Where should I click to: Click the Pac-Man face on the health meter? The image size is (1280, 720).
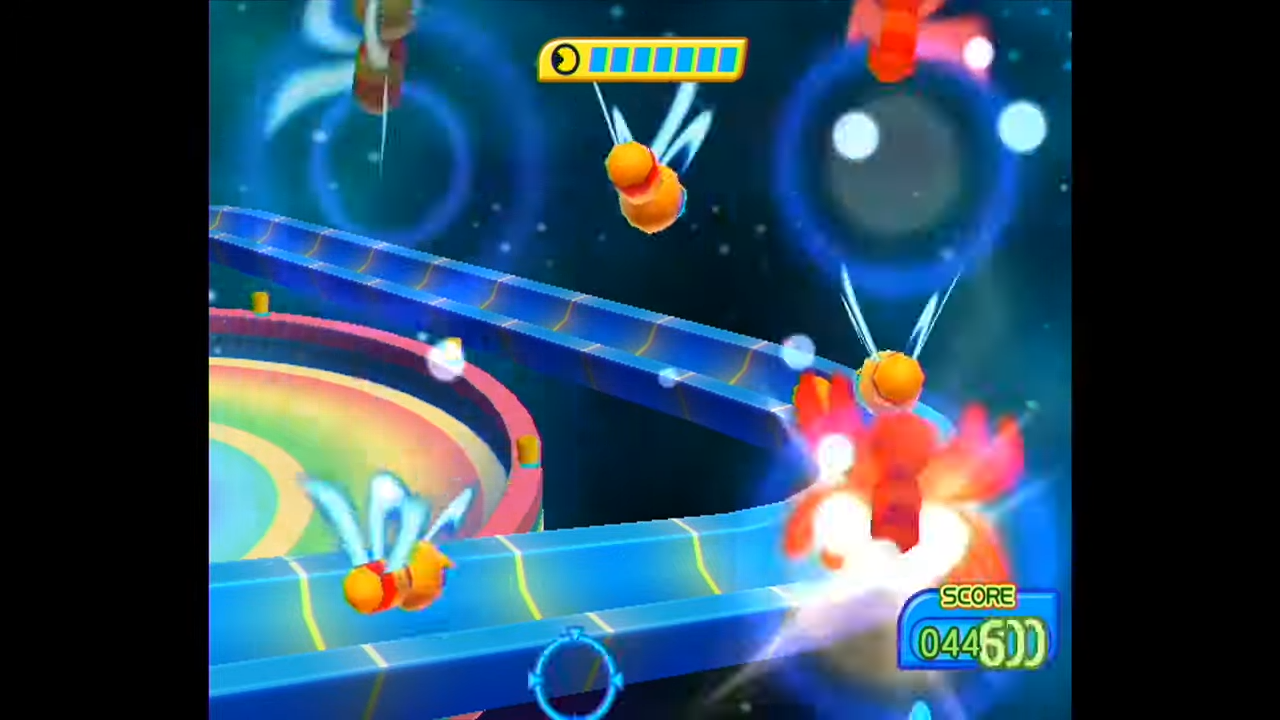[x=566, y=60]
